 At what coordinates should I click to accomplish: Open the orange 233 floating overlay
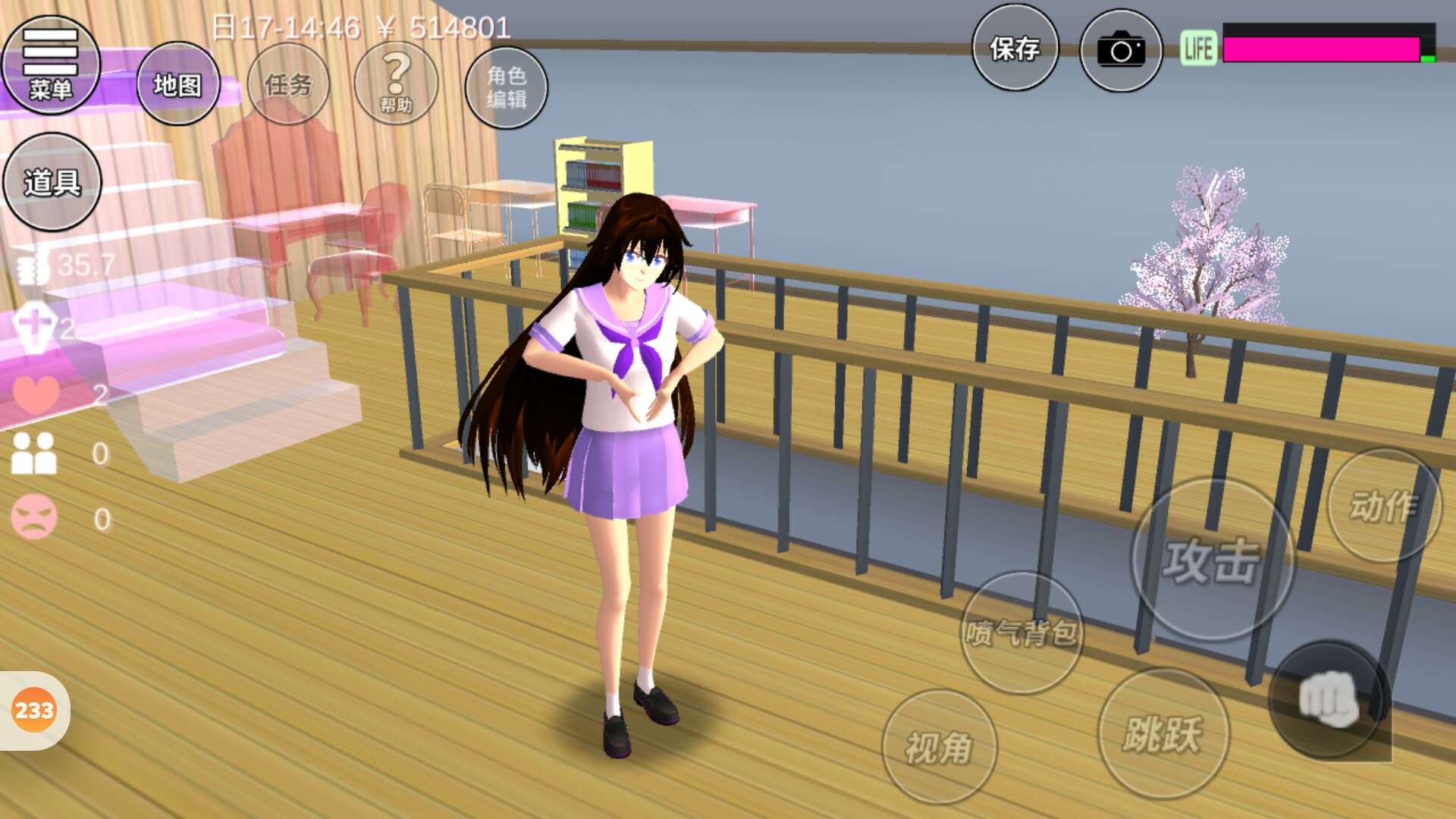pos(34,711)
